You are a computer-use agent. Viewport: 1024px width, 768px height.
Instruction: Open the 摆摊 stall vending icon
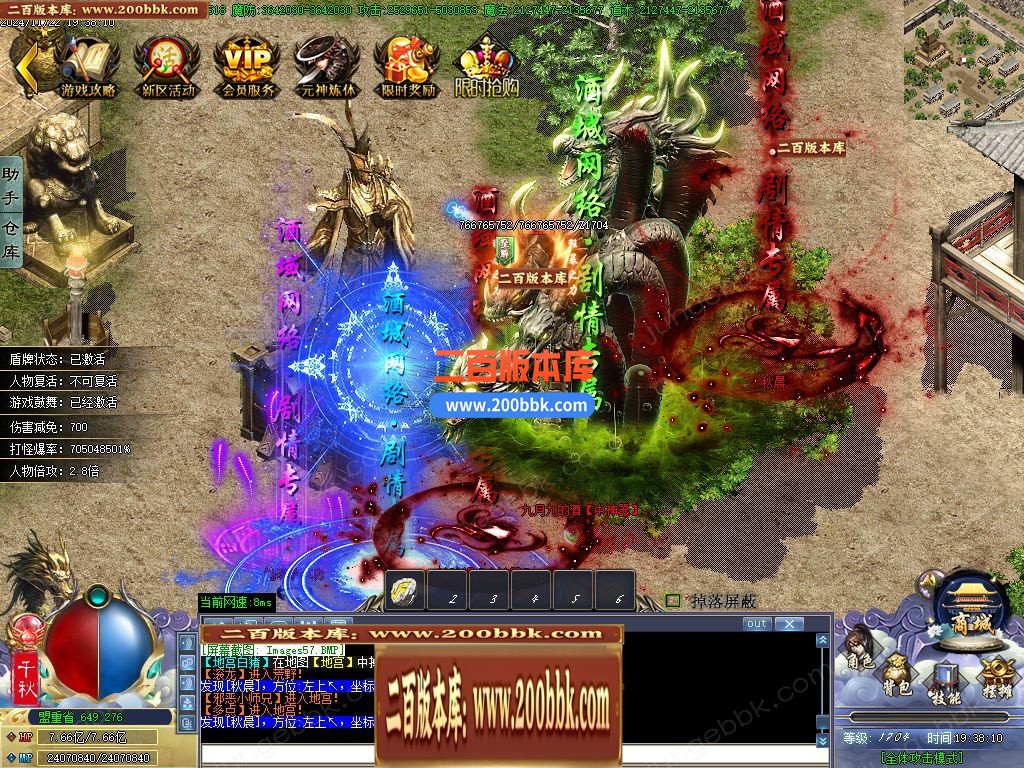[x=995, y=676]
